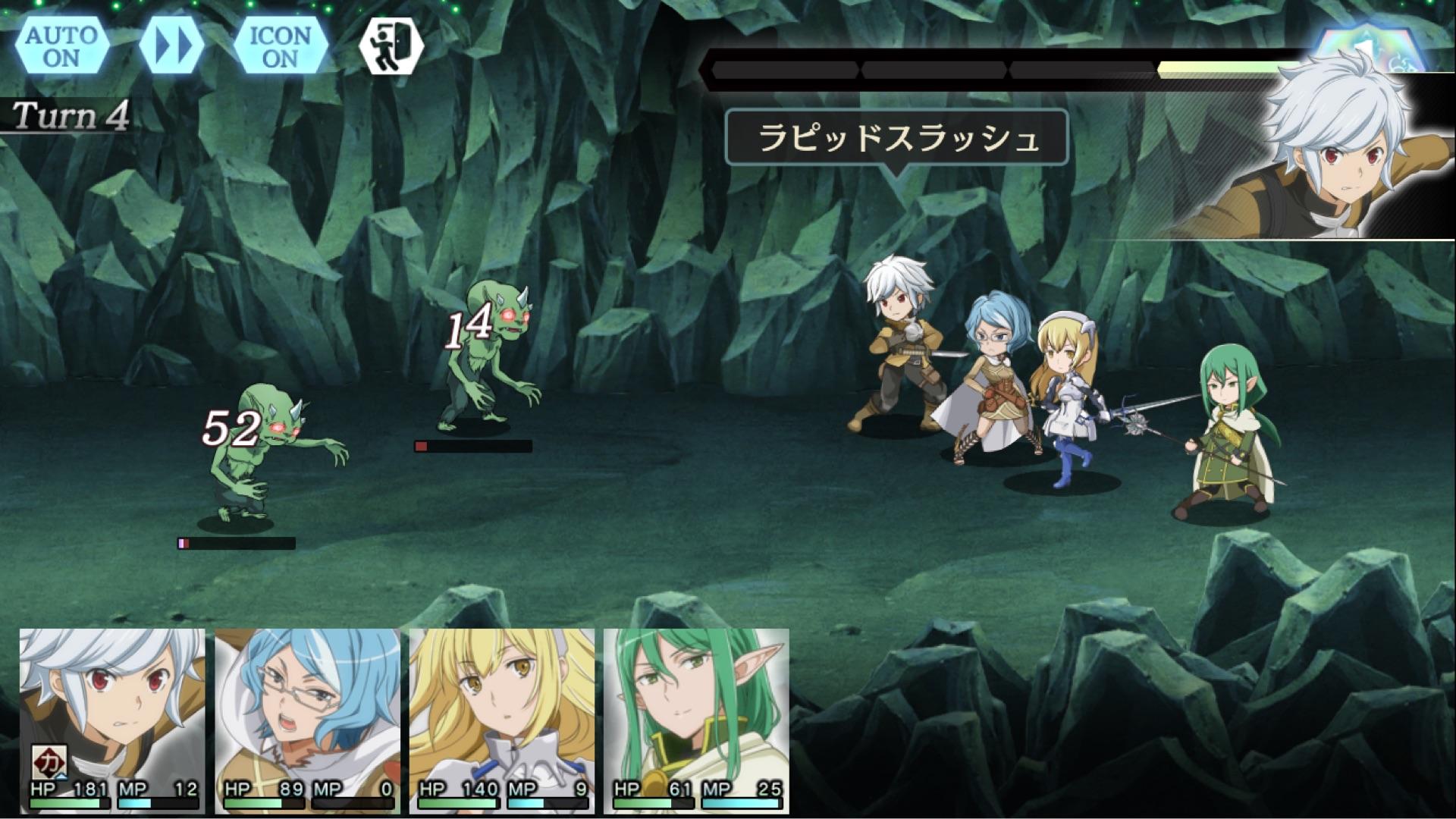Activate the fast-forward speed button

point(171,46)
